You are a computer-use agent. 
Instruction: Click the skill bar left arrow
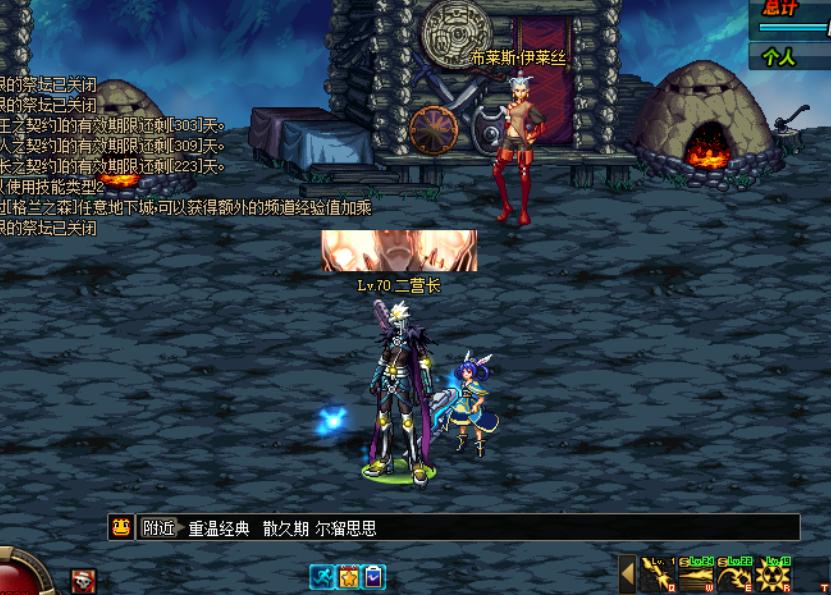click(628, 575)
